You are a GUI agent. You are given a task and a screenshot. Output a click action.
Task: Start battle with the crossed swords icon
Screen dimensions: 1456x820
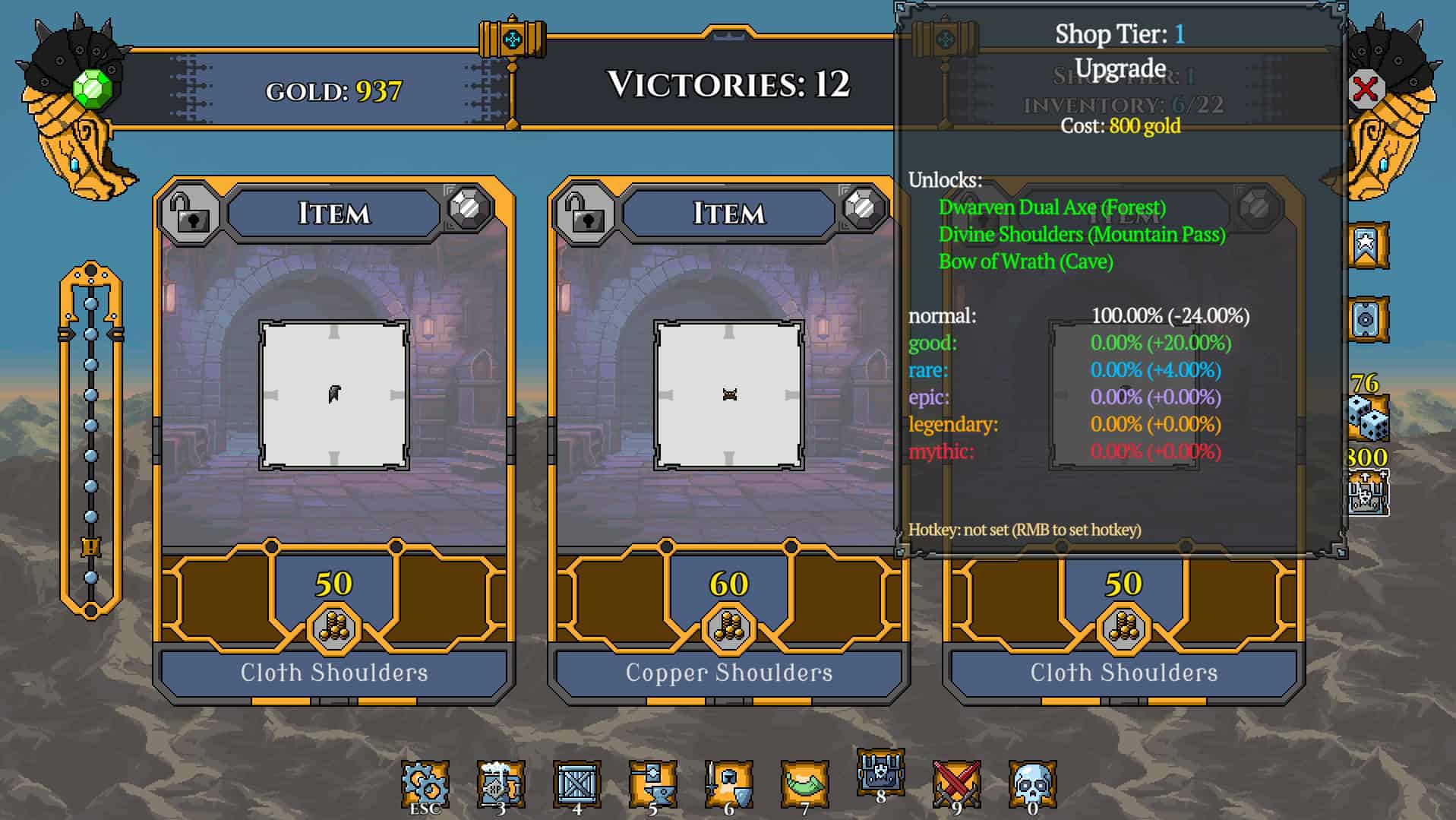[956, 783]
